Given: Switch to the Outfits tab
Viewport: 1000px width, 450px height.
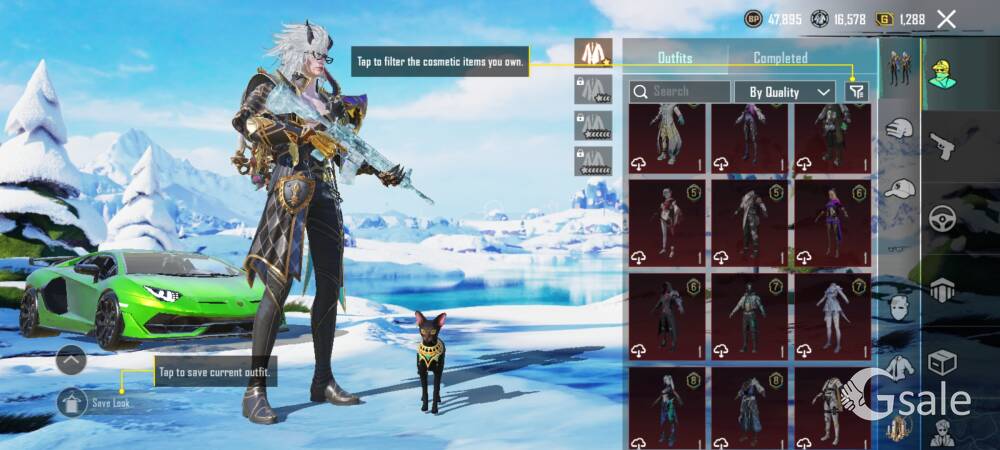Looking at the screenshot, I should 675,58.
